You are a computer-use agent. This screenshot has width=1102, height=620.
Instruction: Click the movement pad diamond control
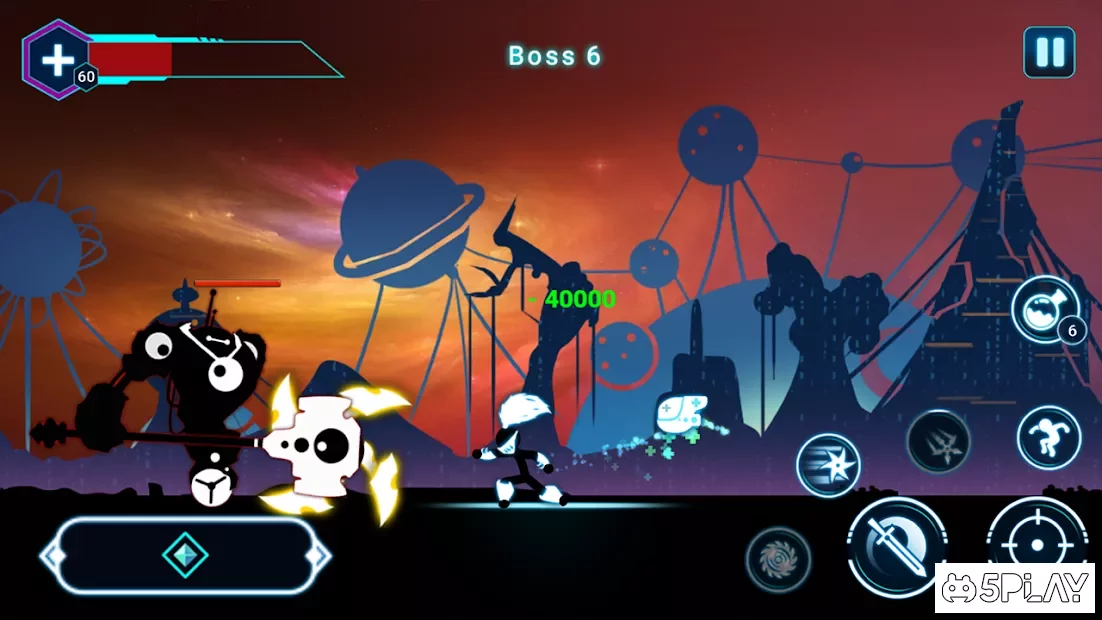(185, 555)
